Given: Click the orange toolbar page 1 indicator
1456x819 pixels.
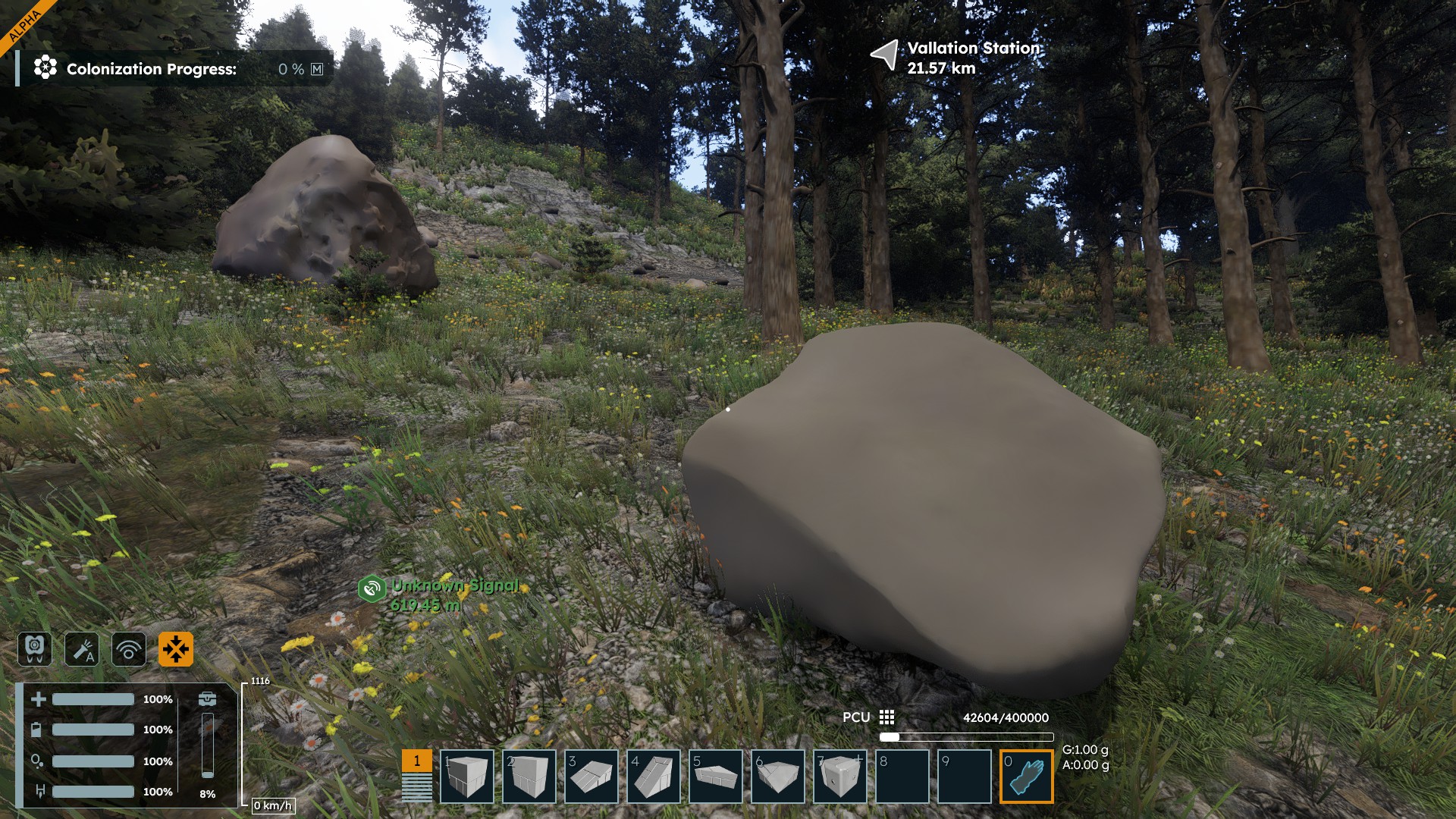Looking at the screenshot, I should coord(416,761).
